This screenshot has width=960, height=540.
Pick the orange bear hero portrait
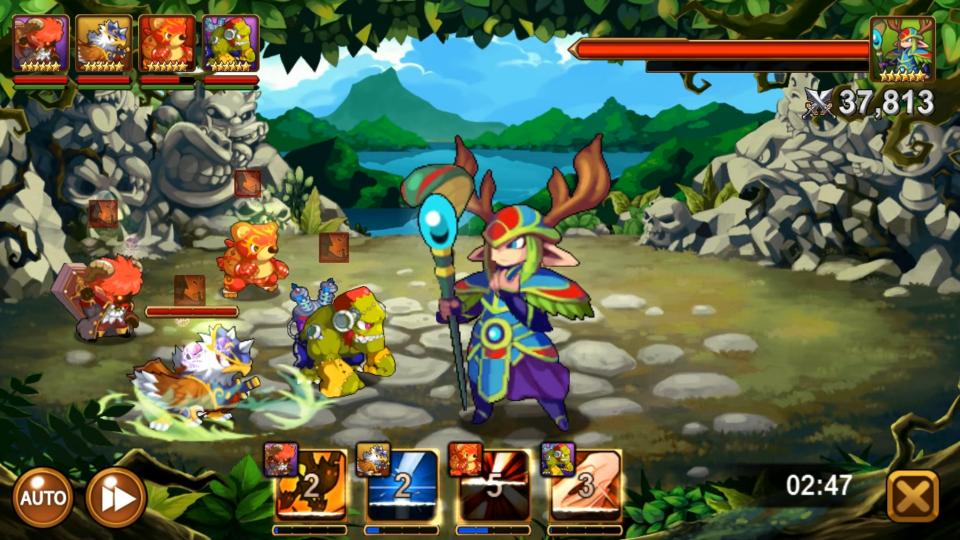167,44
